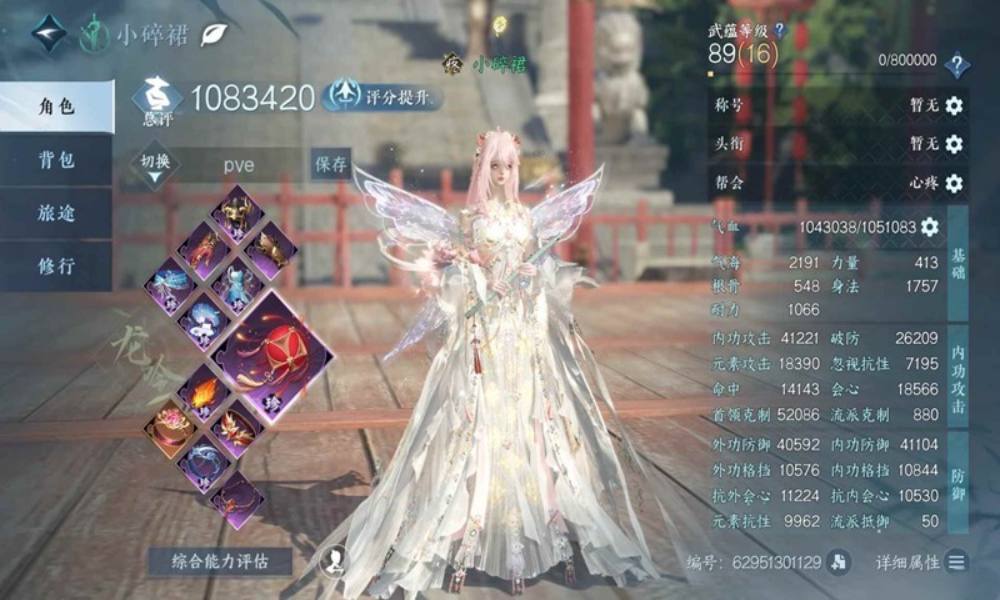Go back using the top-left diamond arrow

point(47,34)
